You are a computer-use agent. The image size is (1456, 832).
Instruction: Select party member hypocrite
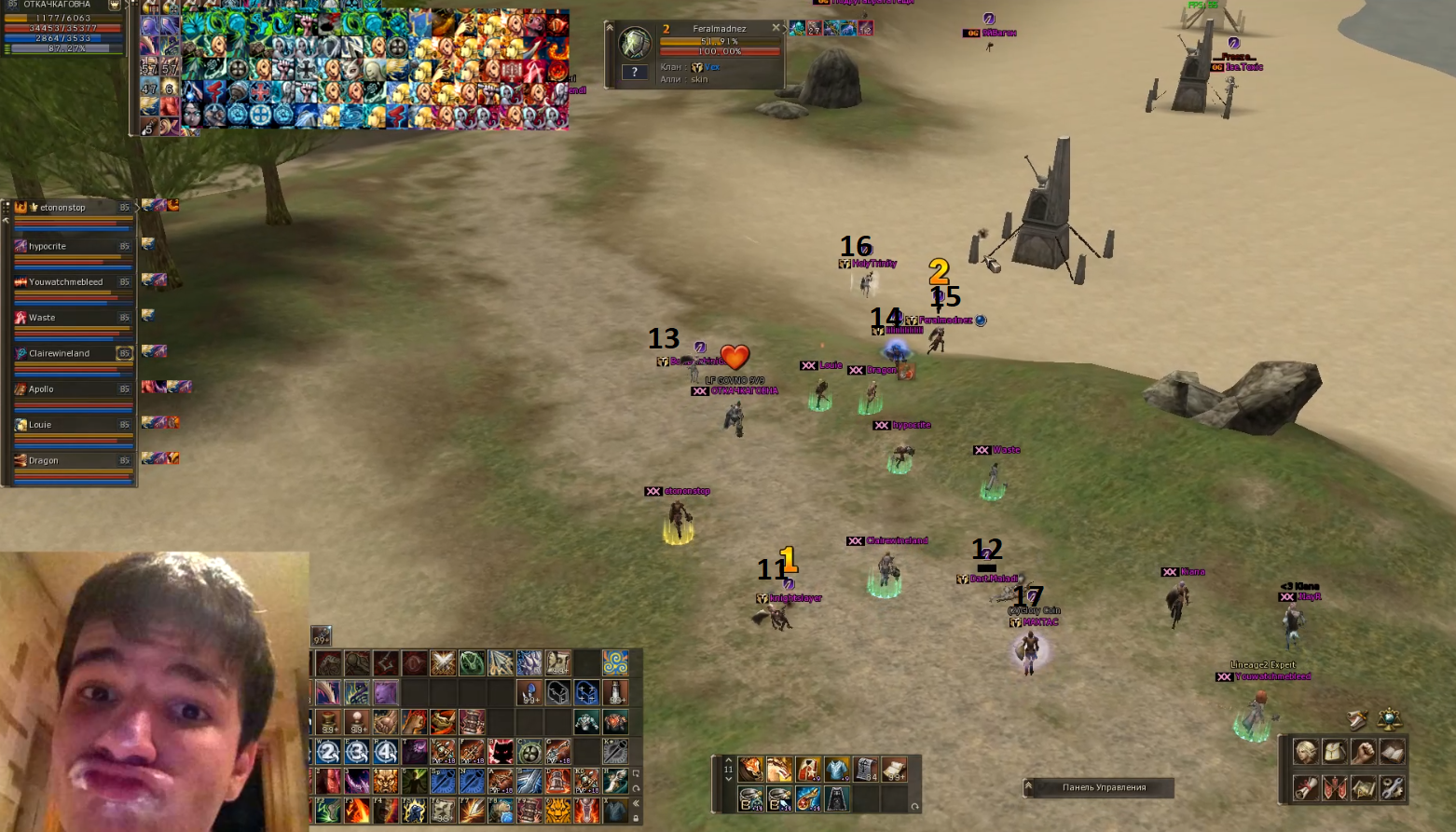pos(71,247)
